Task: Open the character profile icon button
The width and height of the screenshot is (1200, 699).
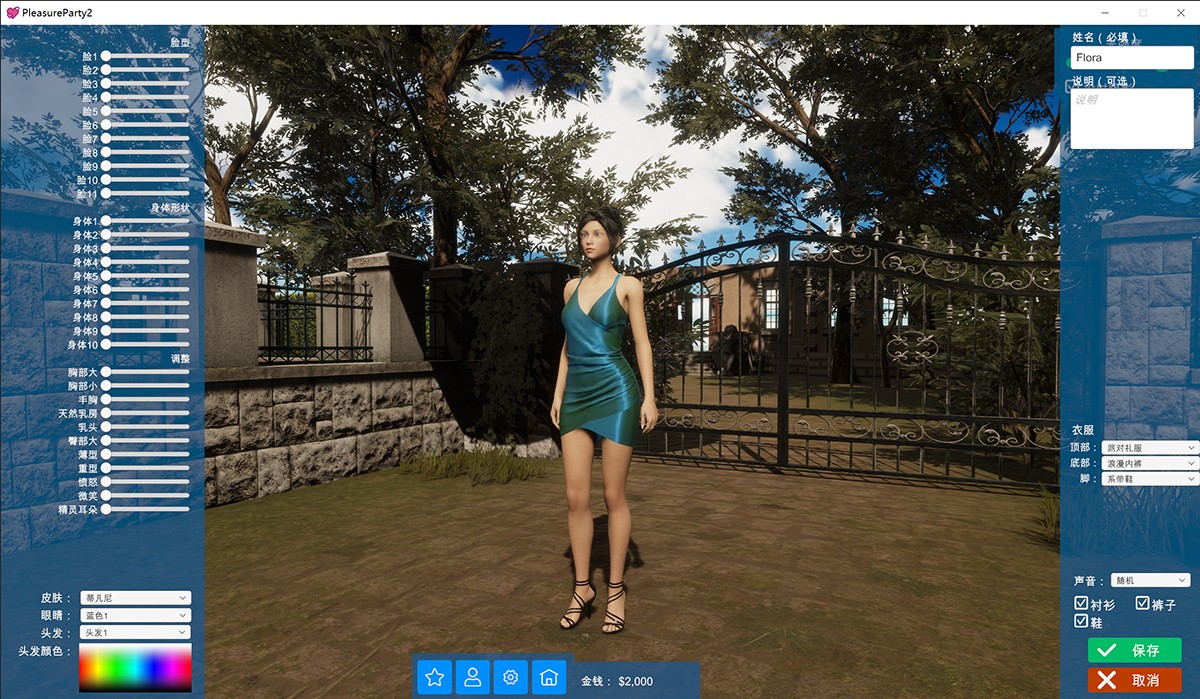Action: tap(472, 677)
